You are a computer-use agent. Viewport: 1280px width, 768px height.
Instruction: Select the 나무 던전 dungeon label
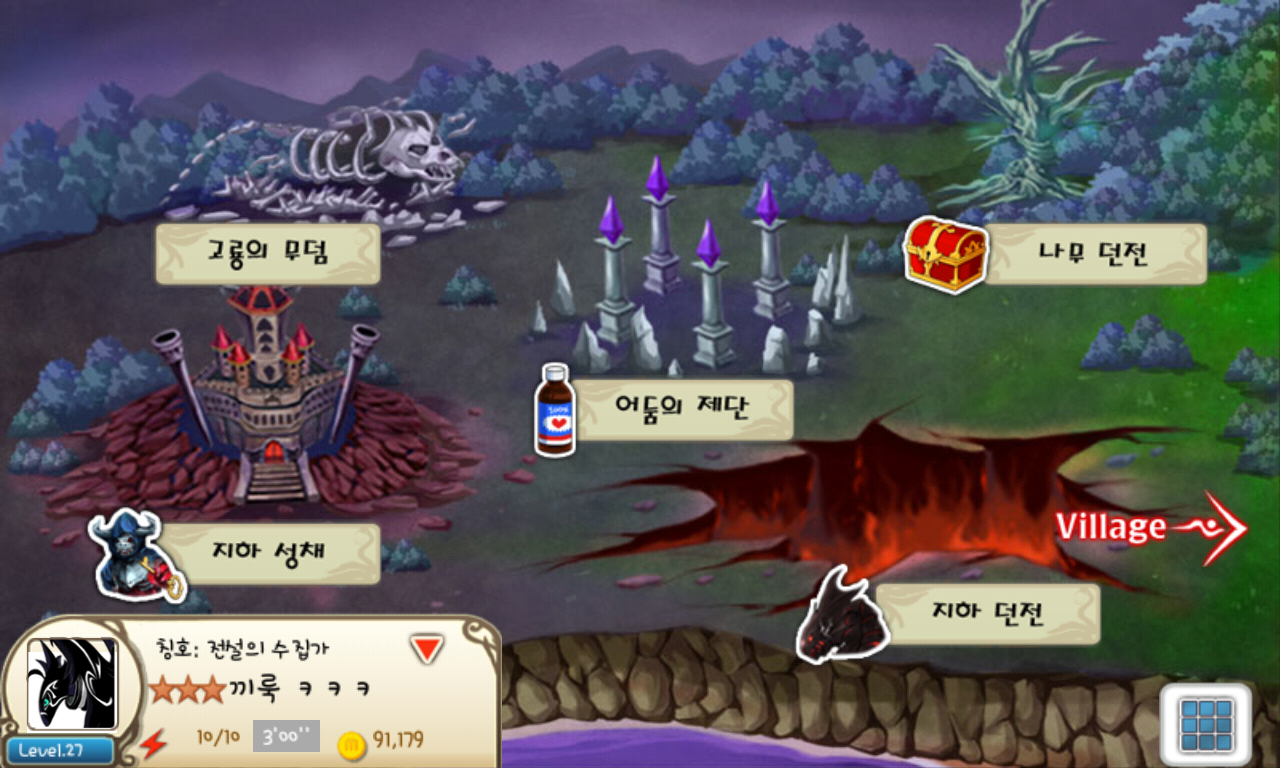(1096, 254)
